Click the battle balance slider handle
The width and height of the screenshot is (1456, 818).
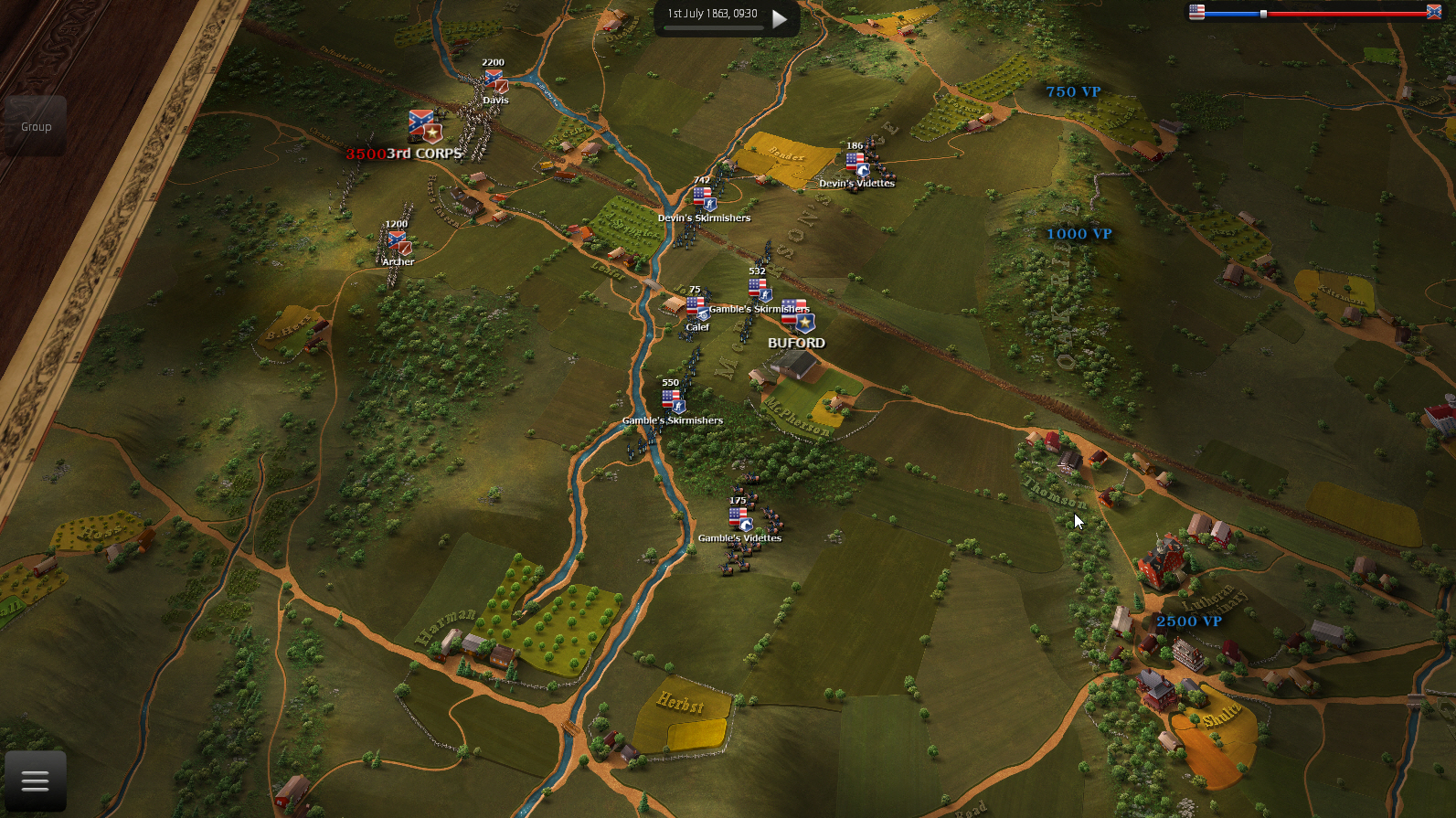point(1262,13)
